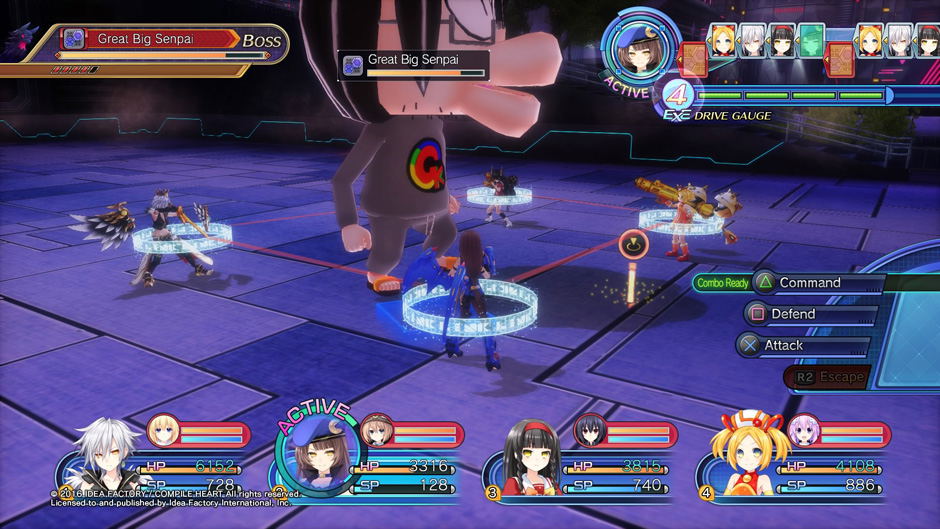
Task: Pick the Attack battle option
Action: point(783,345)
